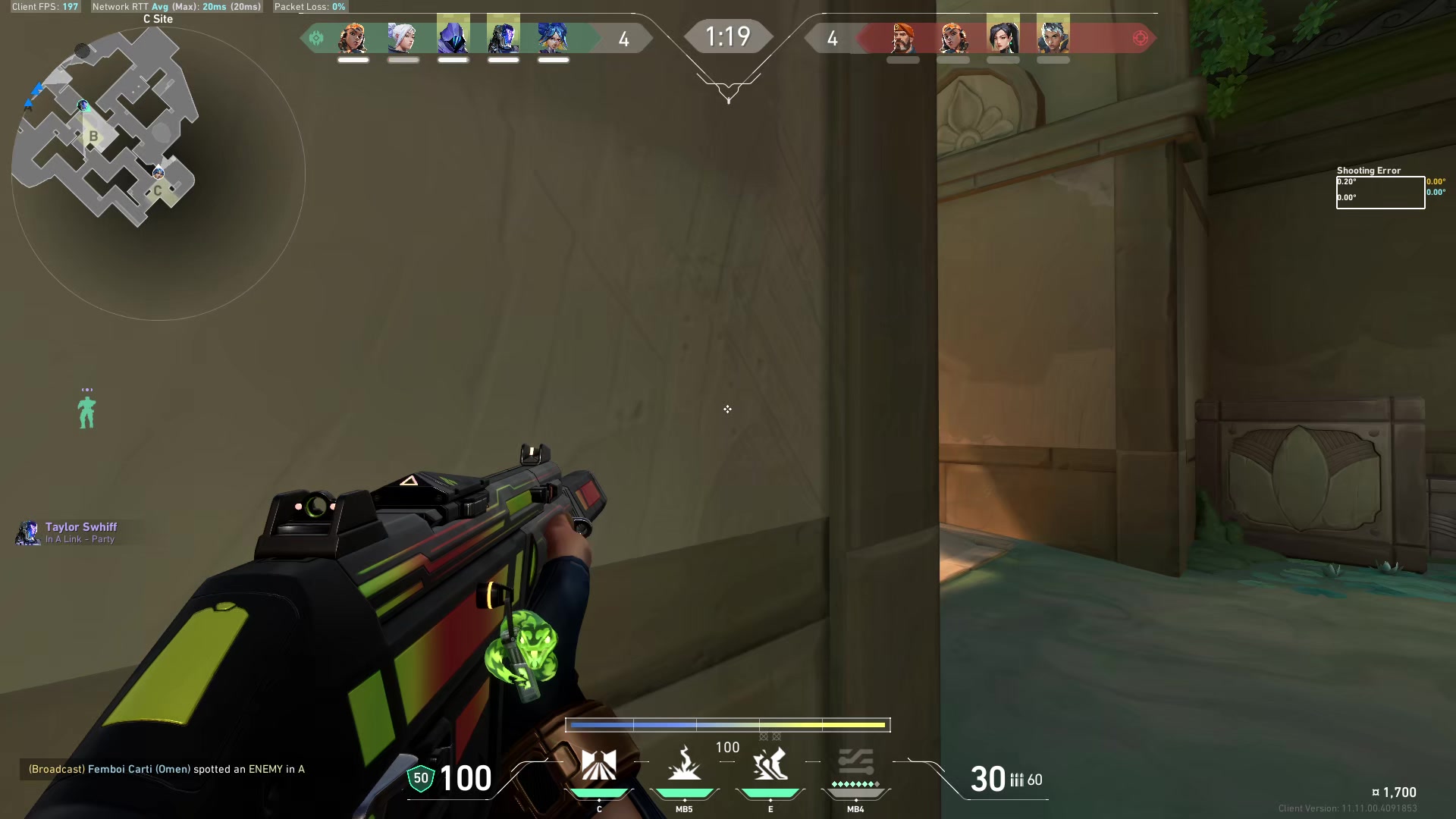Open the Femboi Carti broadcast chat message
Screen dimensions: 1456x819
(166, 769)
